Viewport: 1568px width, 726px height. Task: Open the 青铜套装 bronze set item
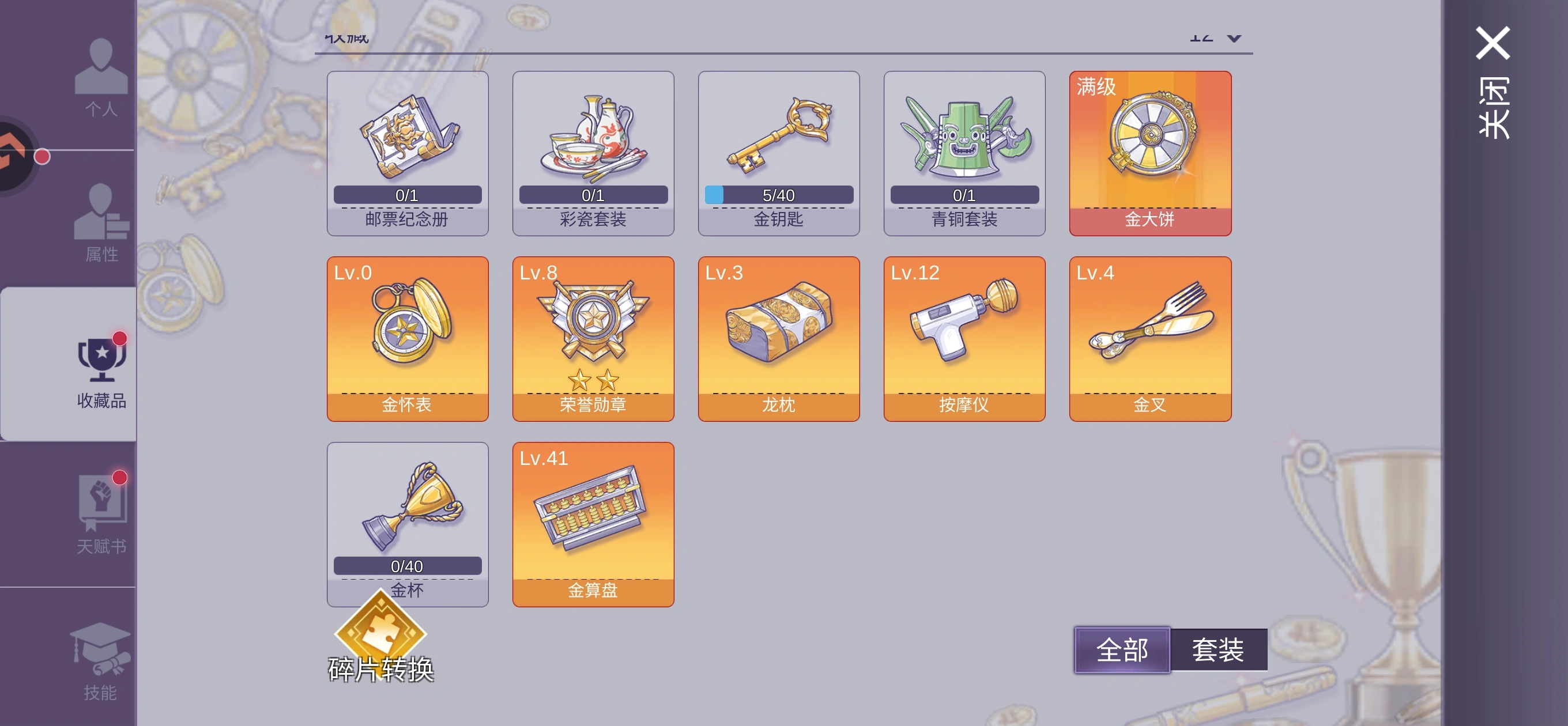coord(964,153)
